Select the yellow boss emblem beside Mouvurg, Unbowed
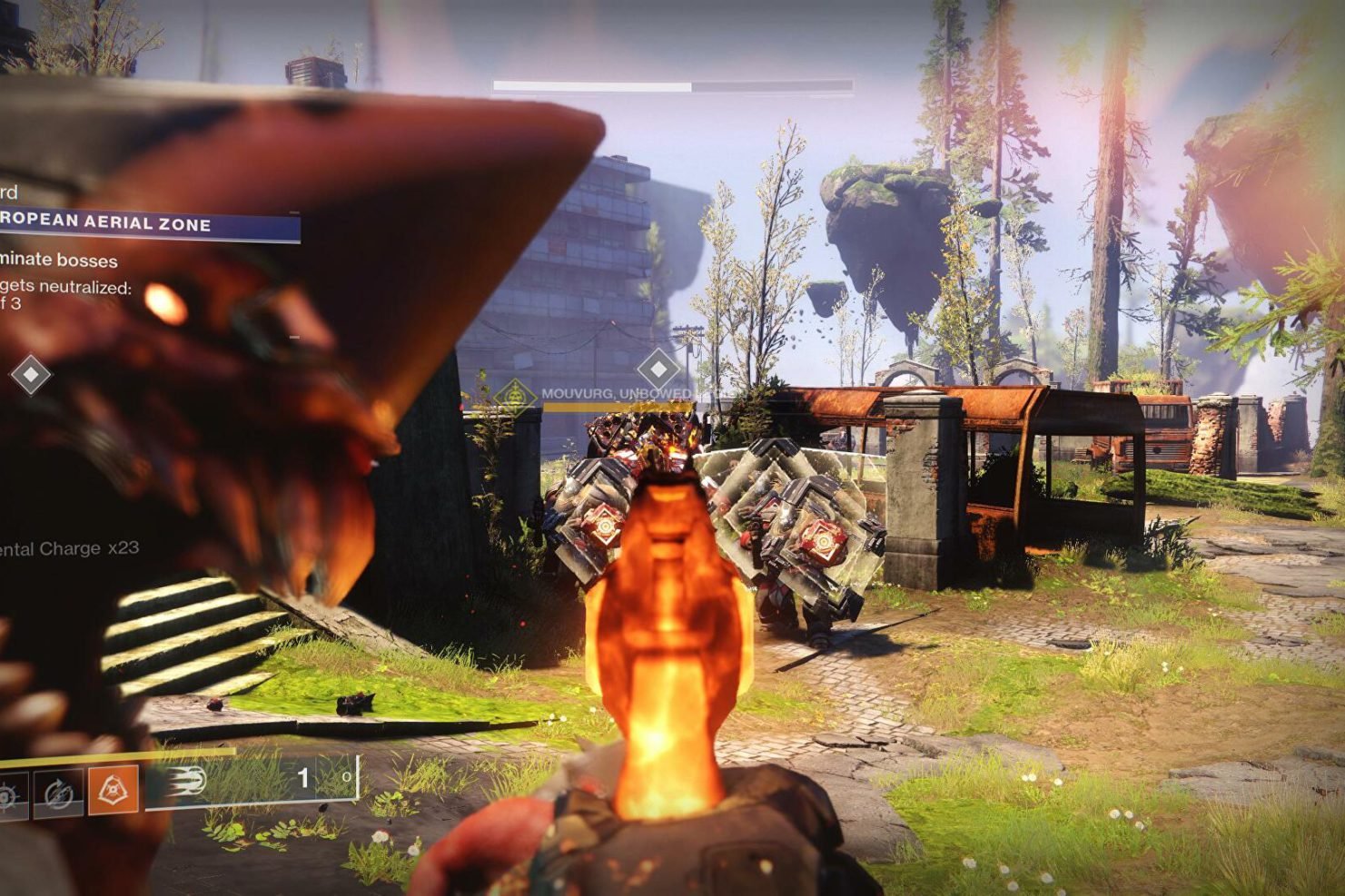Viewport: 1345px width, 896px height. tap(515, 395)
